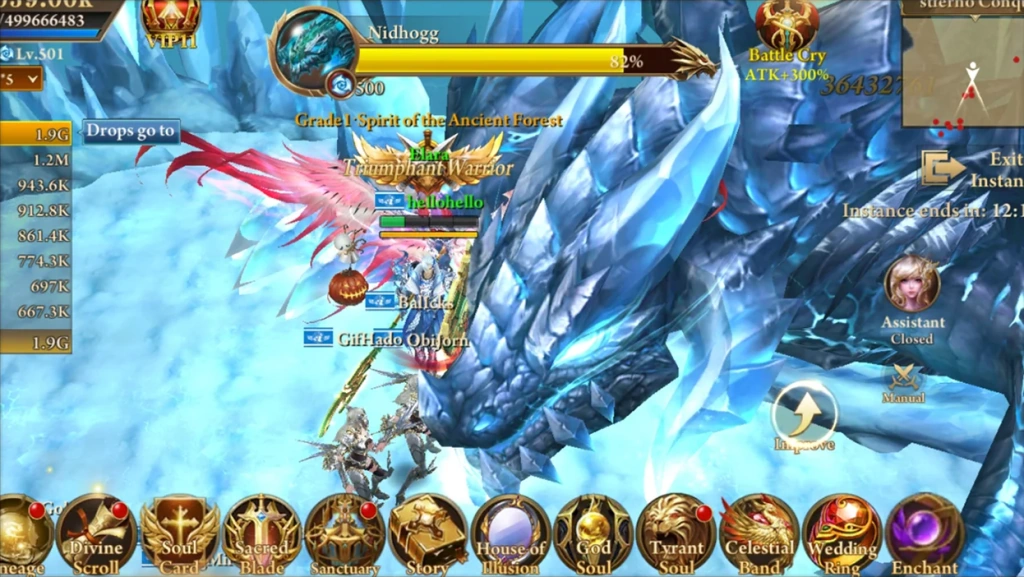Activate the Battle Cry ATK buff
Image resolution: width=1024 pixels, height=577 pixels.
coord(786,27)
